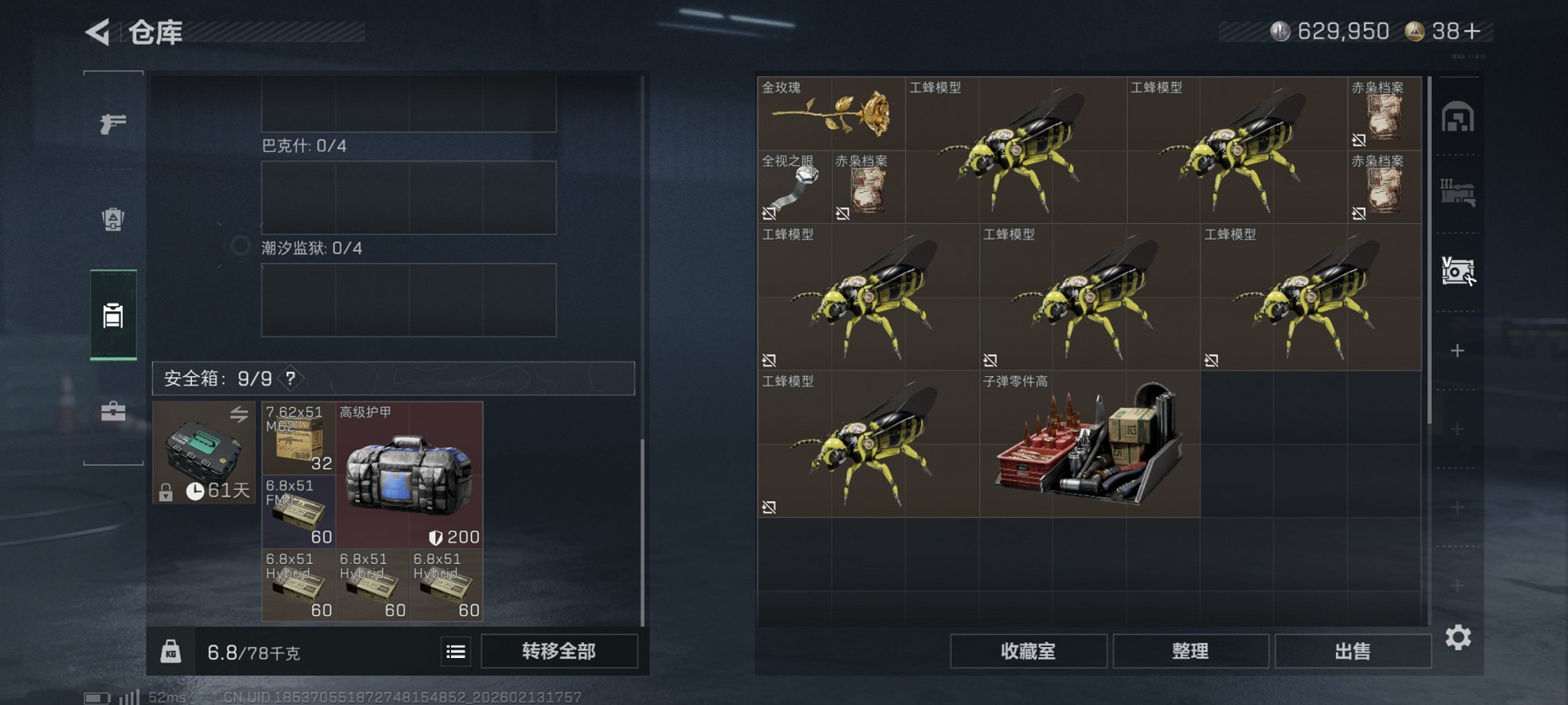Click the 出售 sell button
This screenshot has height=705, width=1568.
click(x=1352, y=651)
